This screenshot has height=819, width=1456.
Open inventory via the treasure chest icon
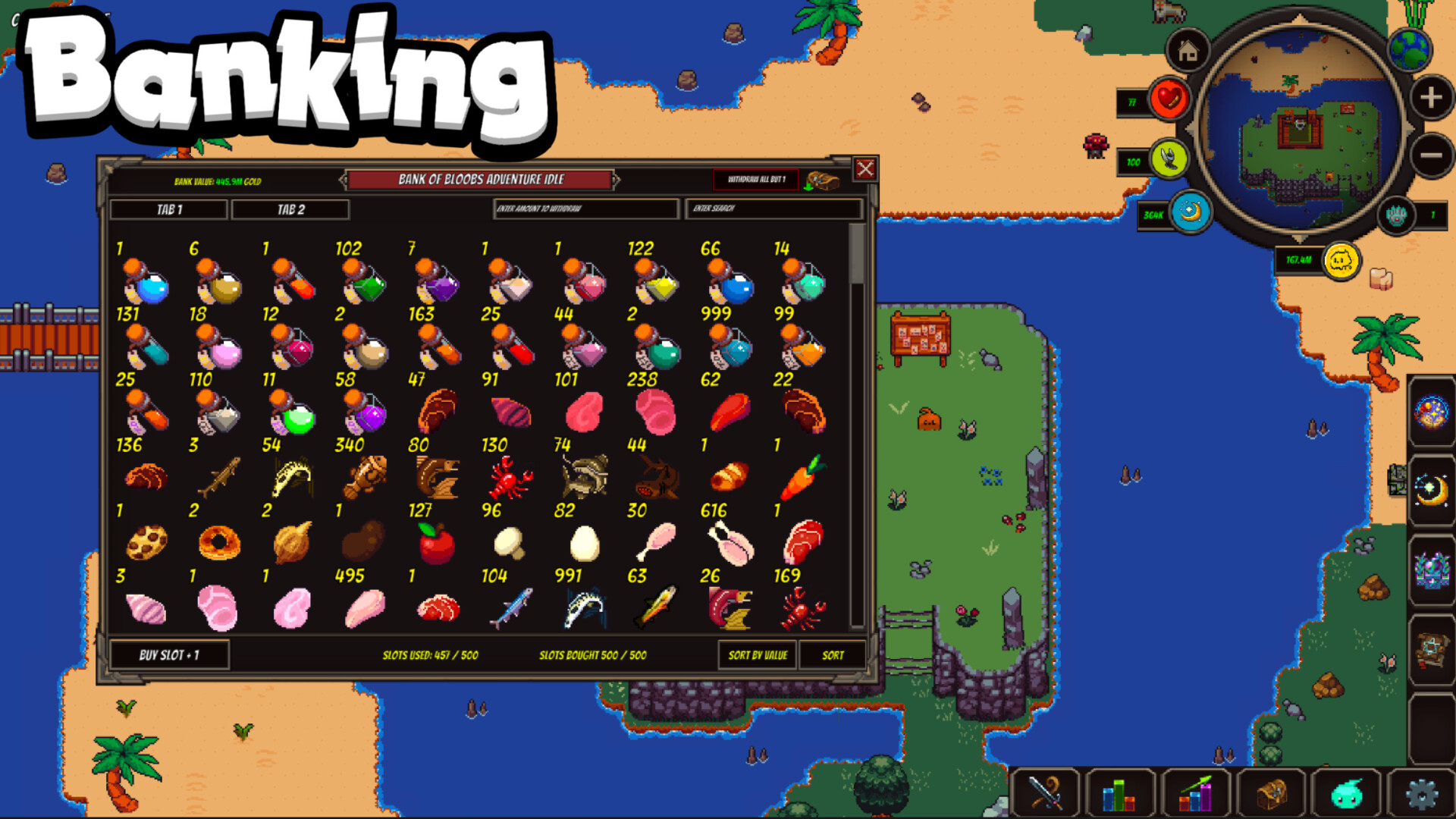pyautogui.click(x=1272, y=792)
